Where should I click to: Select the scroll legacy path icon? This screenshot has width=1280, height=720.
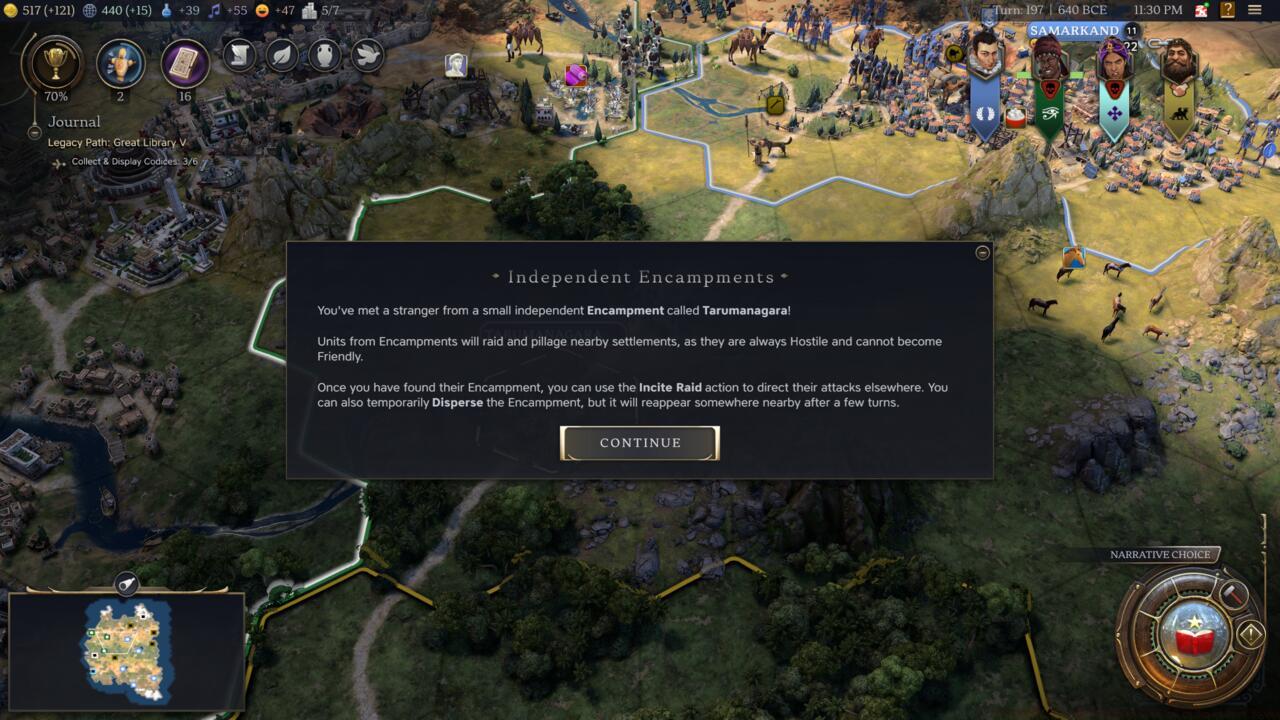(x=239, y=56)
